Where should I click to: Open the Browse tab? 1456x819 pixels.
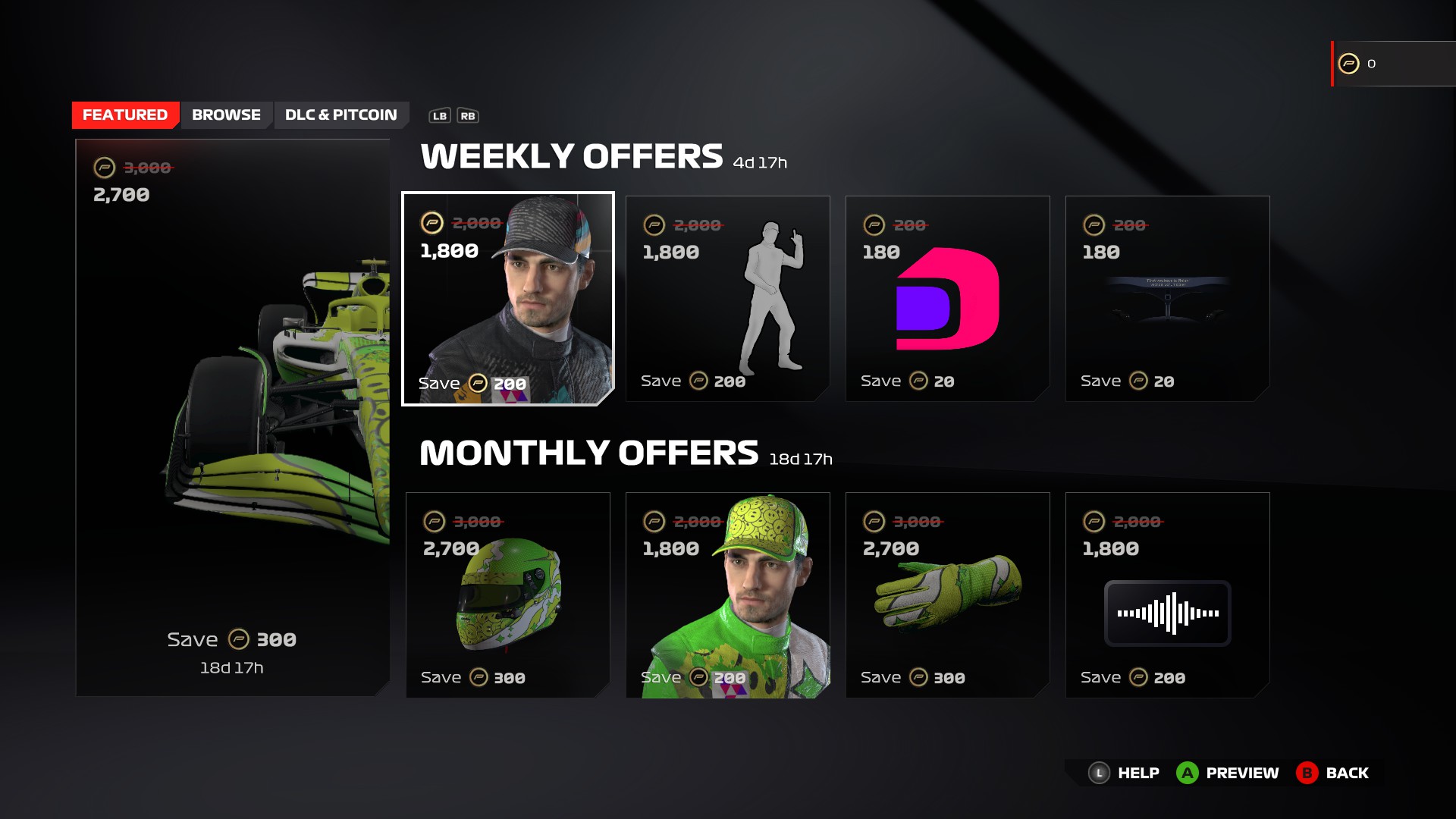226,115
